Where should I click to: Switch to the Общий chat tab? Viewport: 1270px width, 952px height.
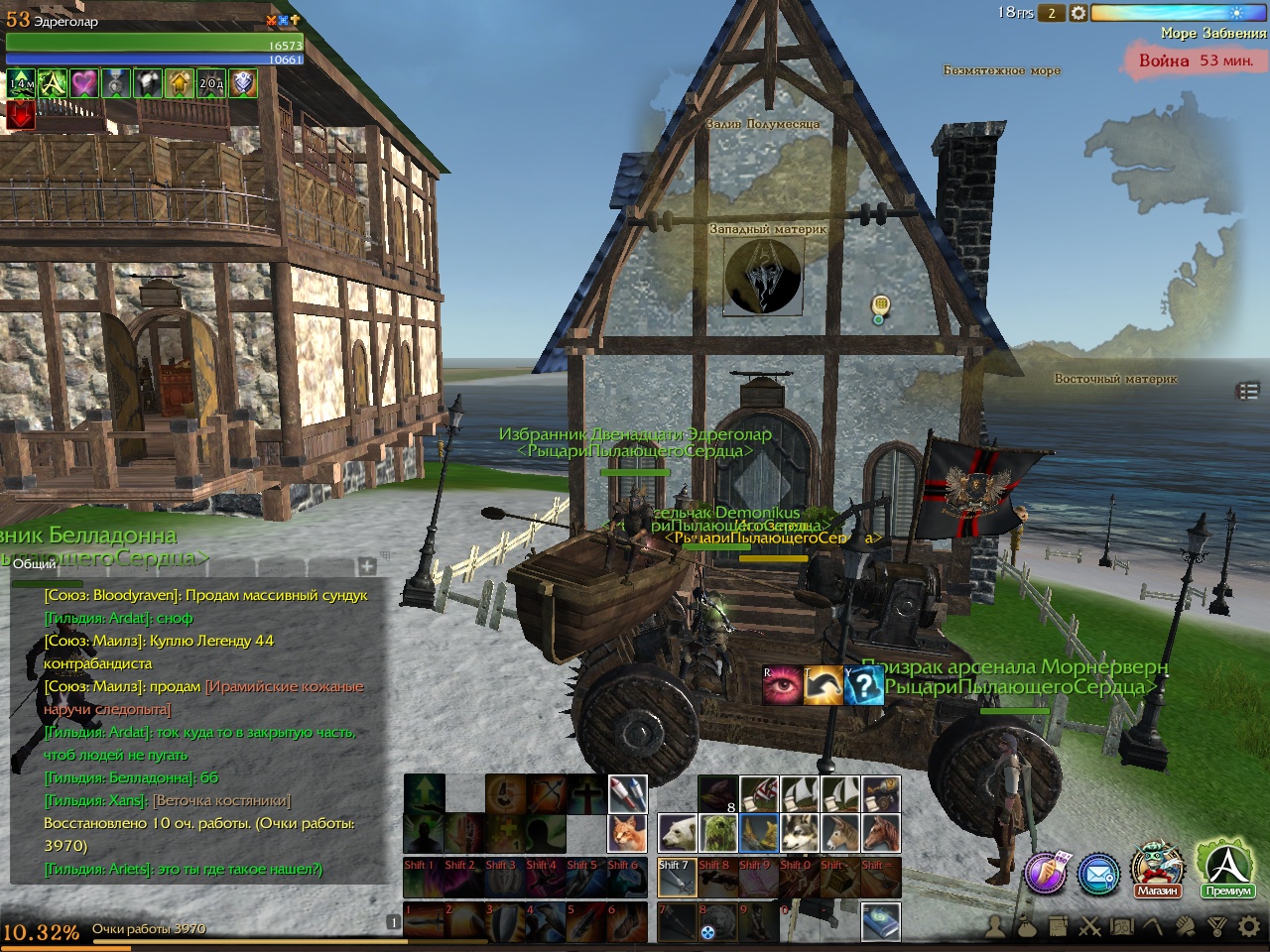[x=36, y=564]
